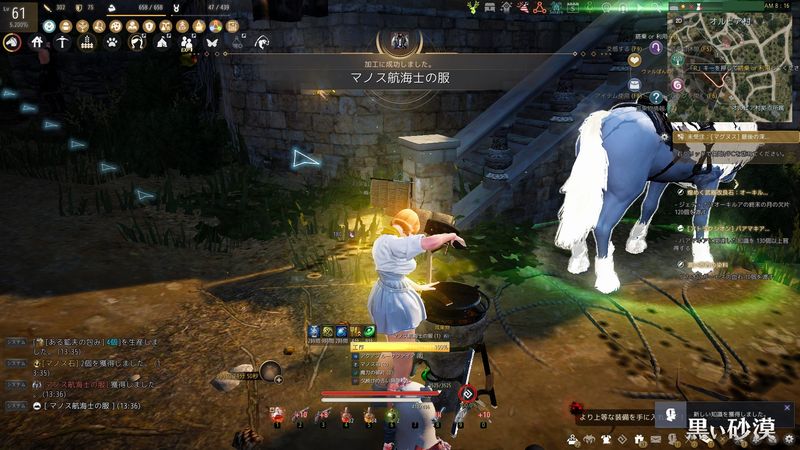Open the butterwing fairy icon

211,42
